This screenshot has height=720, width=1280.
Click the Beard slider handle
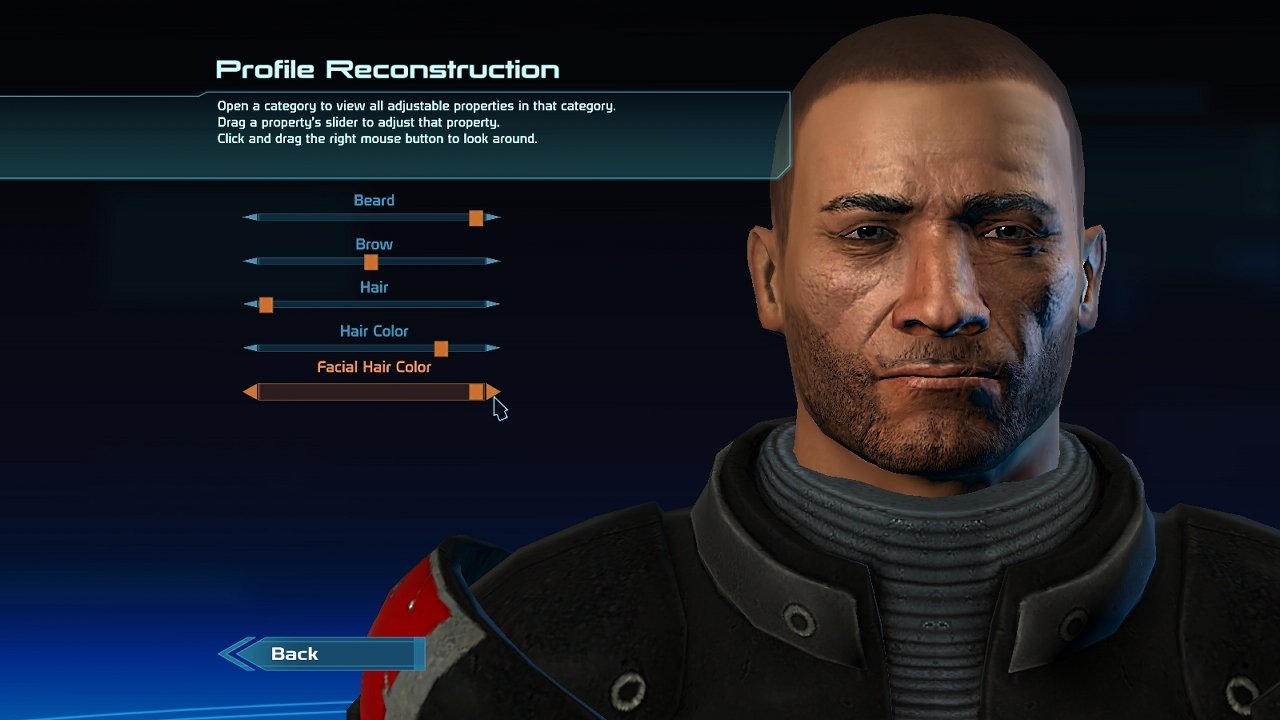(476, 218)
